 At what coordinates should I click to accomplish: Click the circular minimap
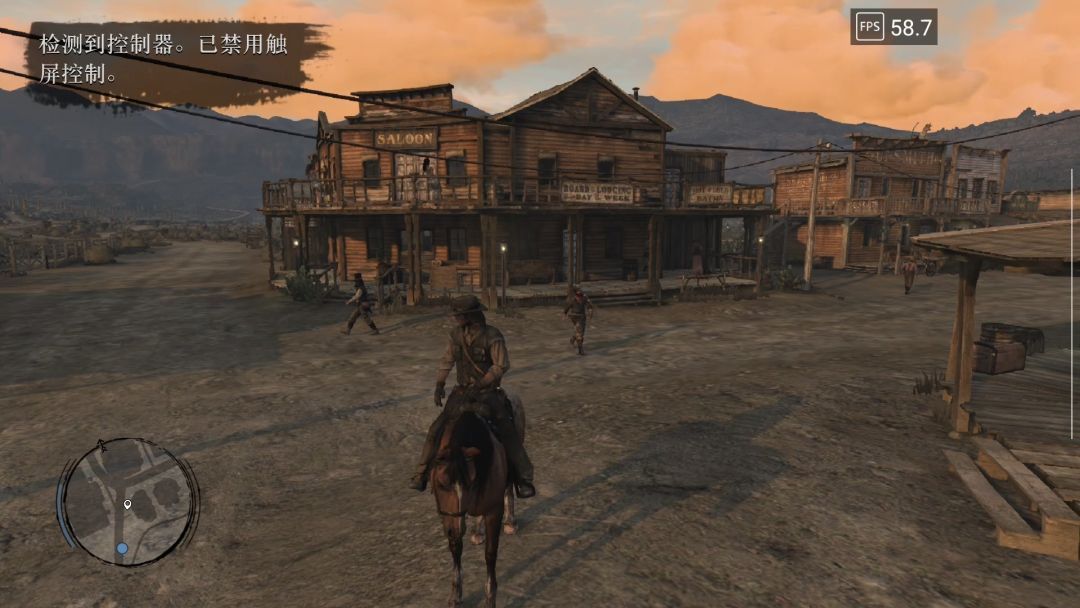[129, 501]
